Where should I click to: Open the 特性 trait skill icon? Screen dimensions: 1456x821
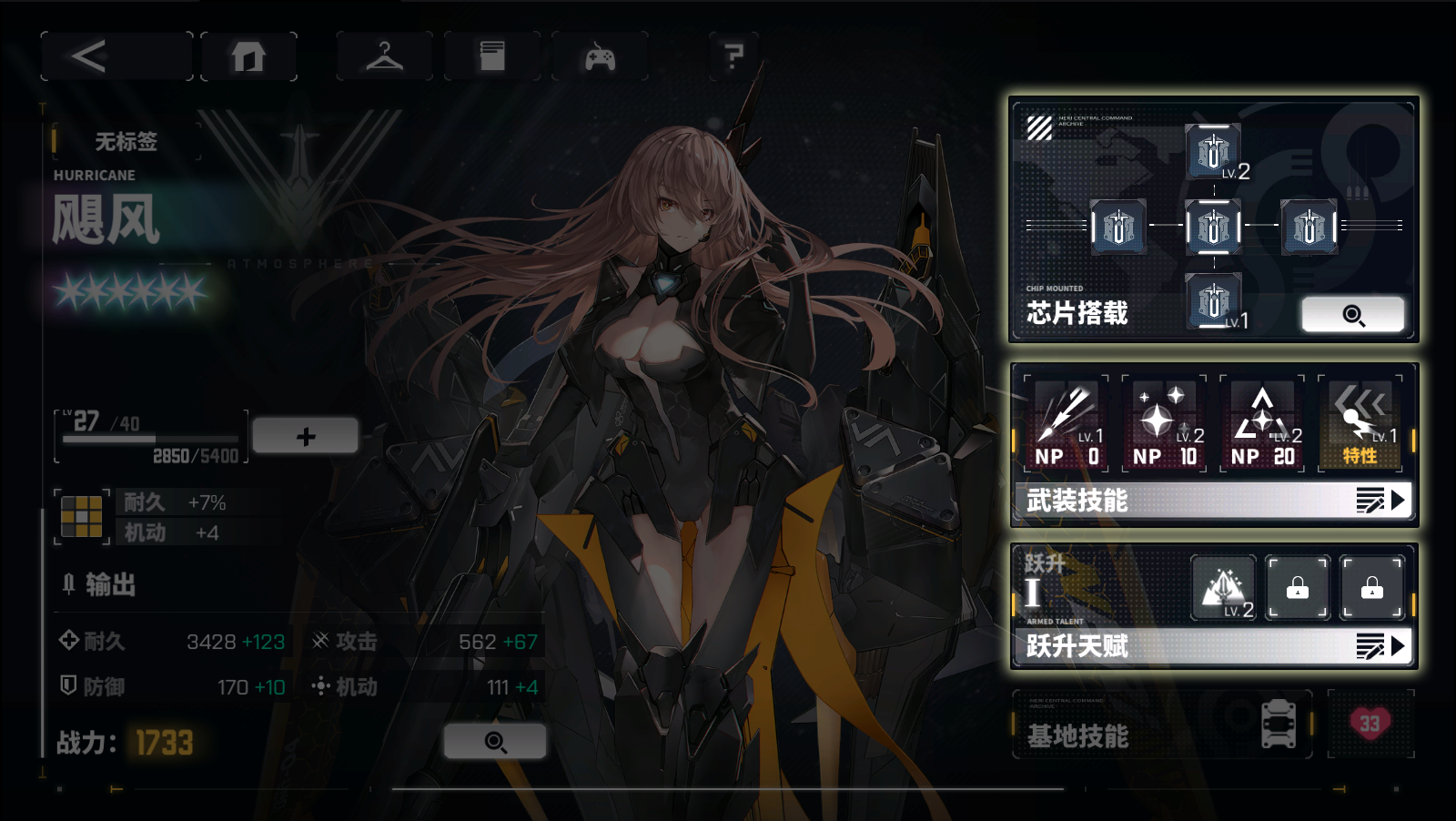[1359, 421]
